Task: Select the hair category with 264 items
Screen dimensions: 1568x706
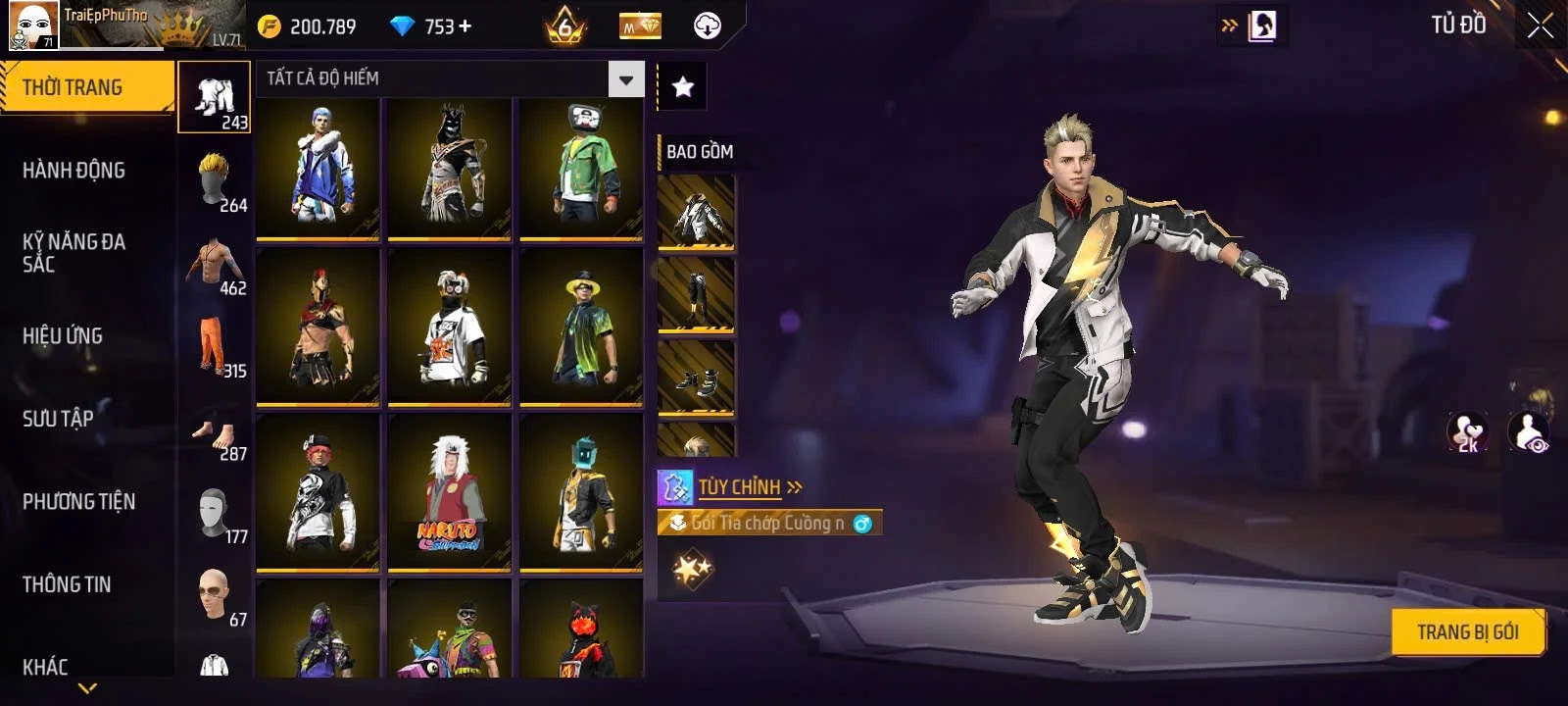Action: coord(216,181)
